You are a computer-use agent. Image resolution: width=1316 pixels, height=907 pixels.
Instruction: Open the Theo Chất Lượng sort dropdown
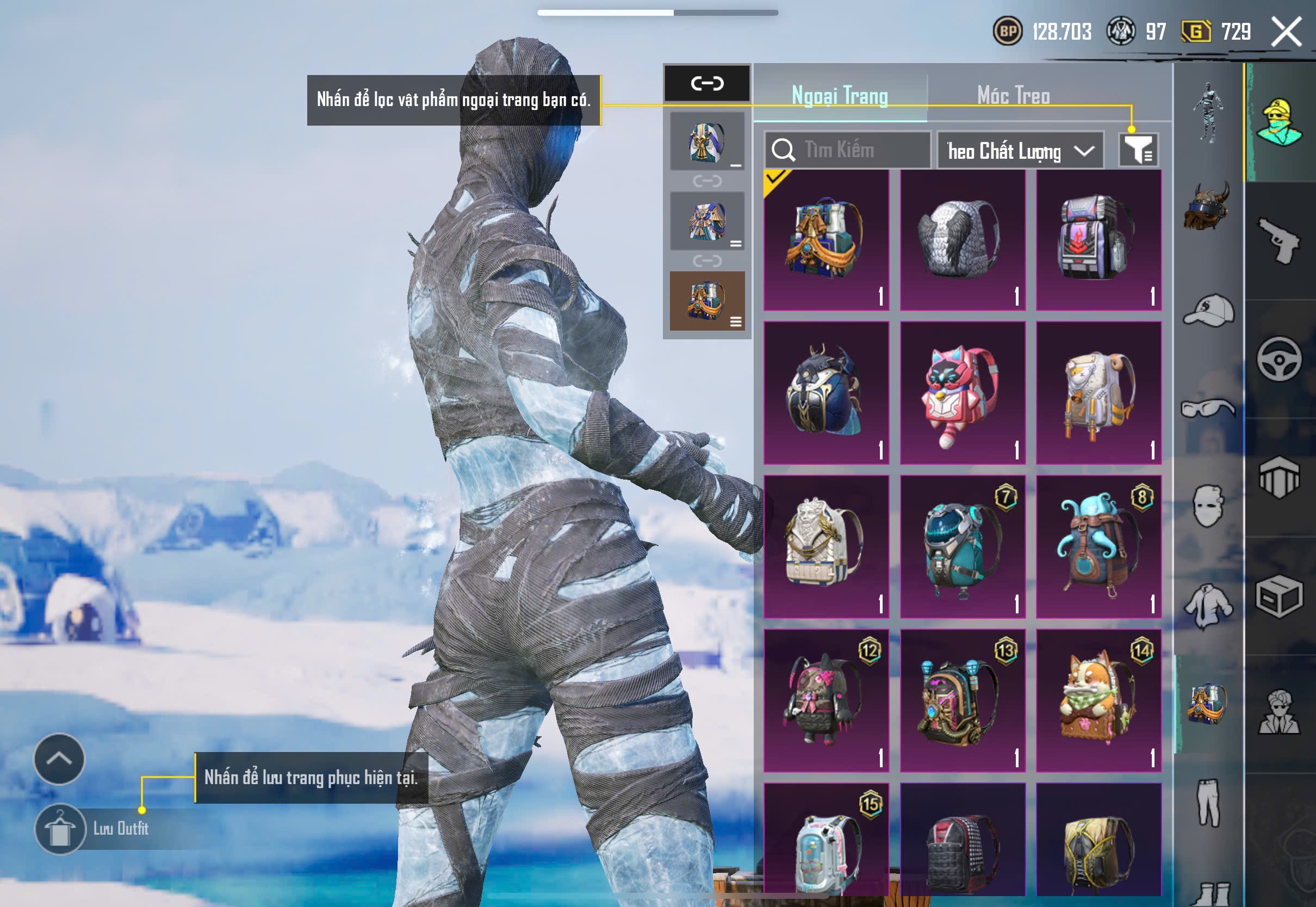tap(1020, 151)
